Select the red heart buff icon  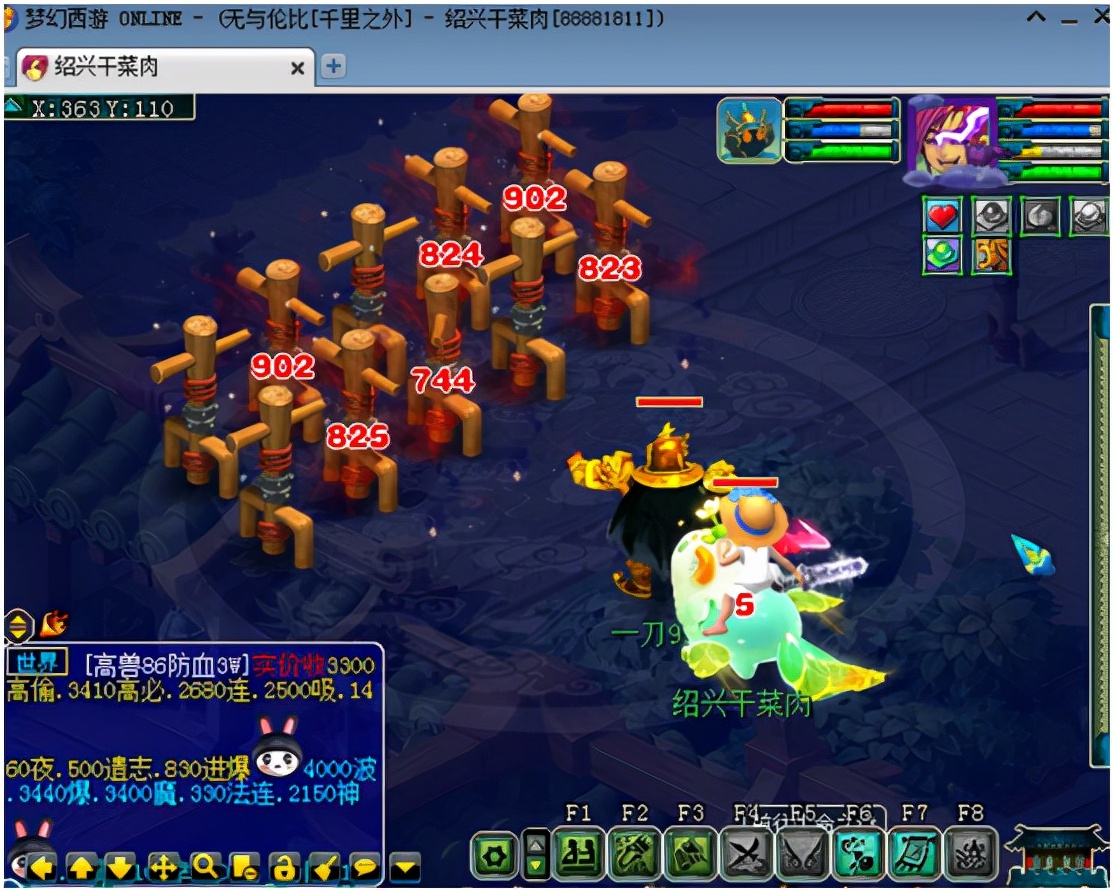click(942, 216)
